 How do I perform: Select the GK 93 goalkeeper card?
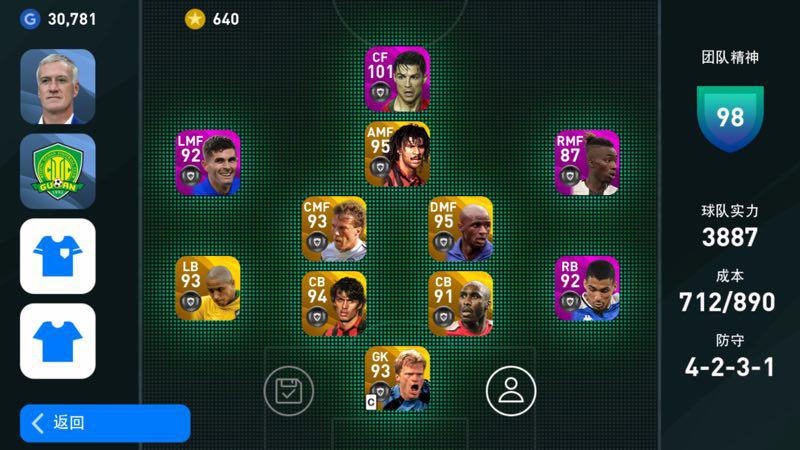pos(397,378)
